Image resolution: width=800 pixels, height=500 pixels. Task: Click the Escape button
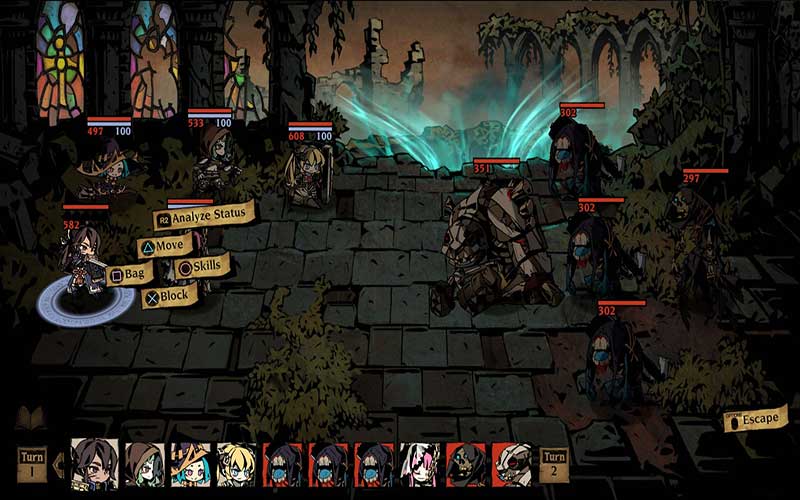pos(756,417)
